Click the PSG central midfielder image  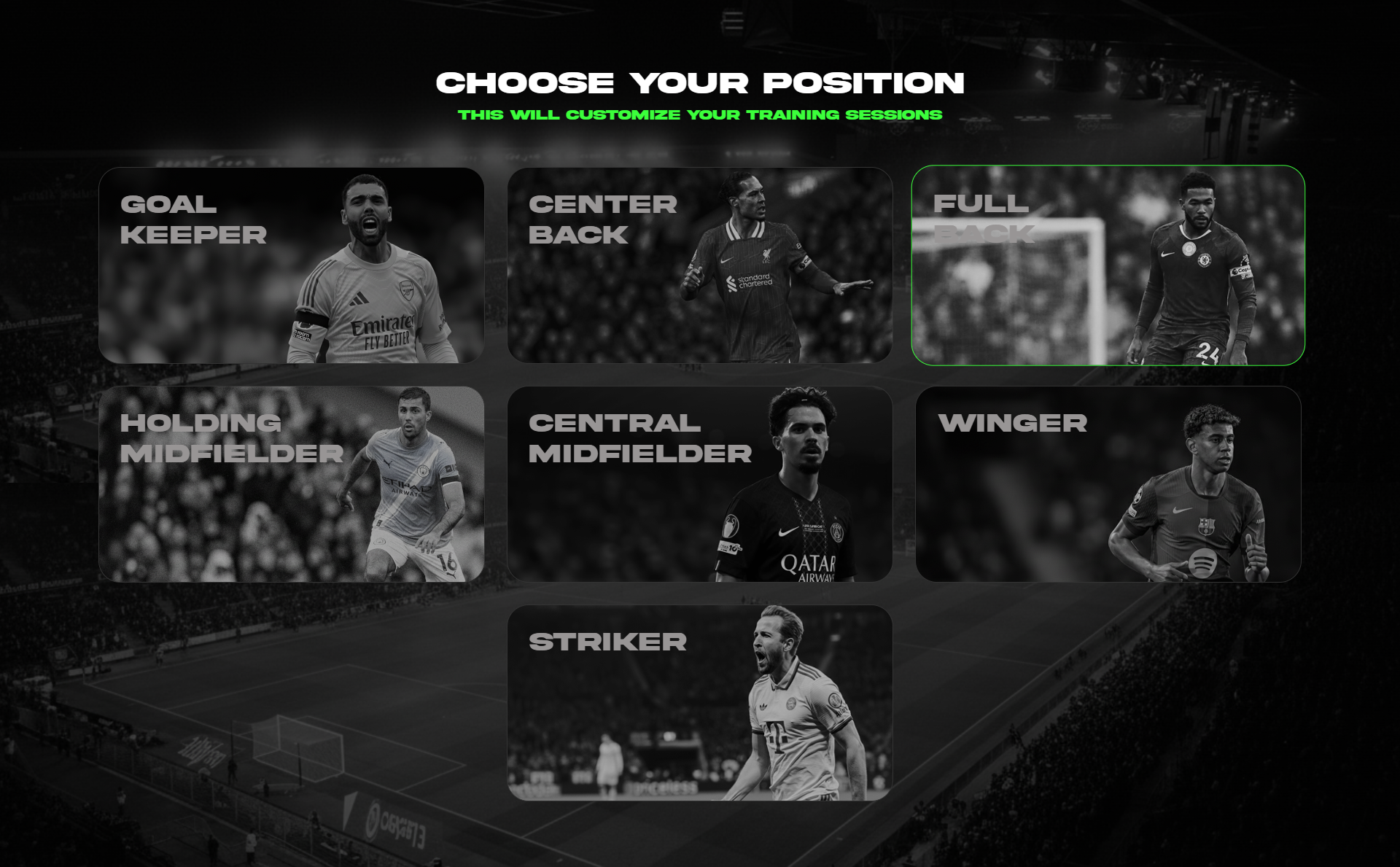[802, 489]
